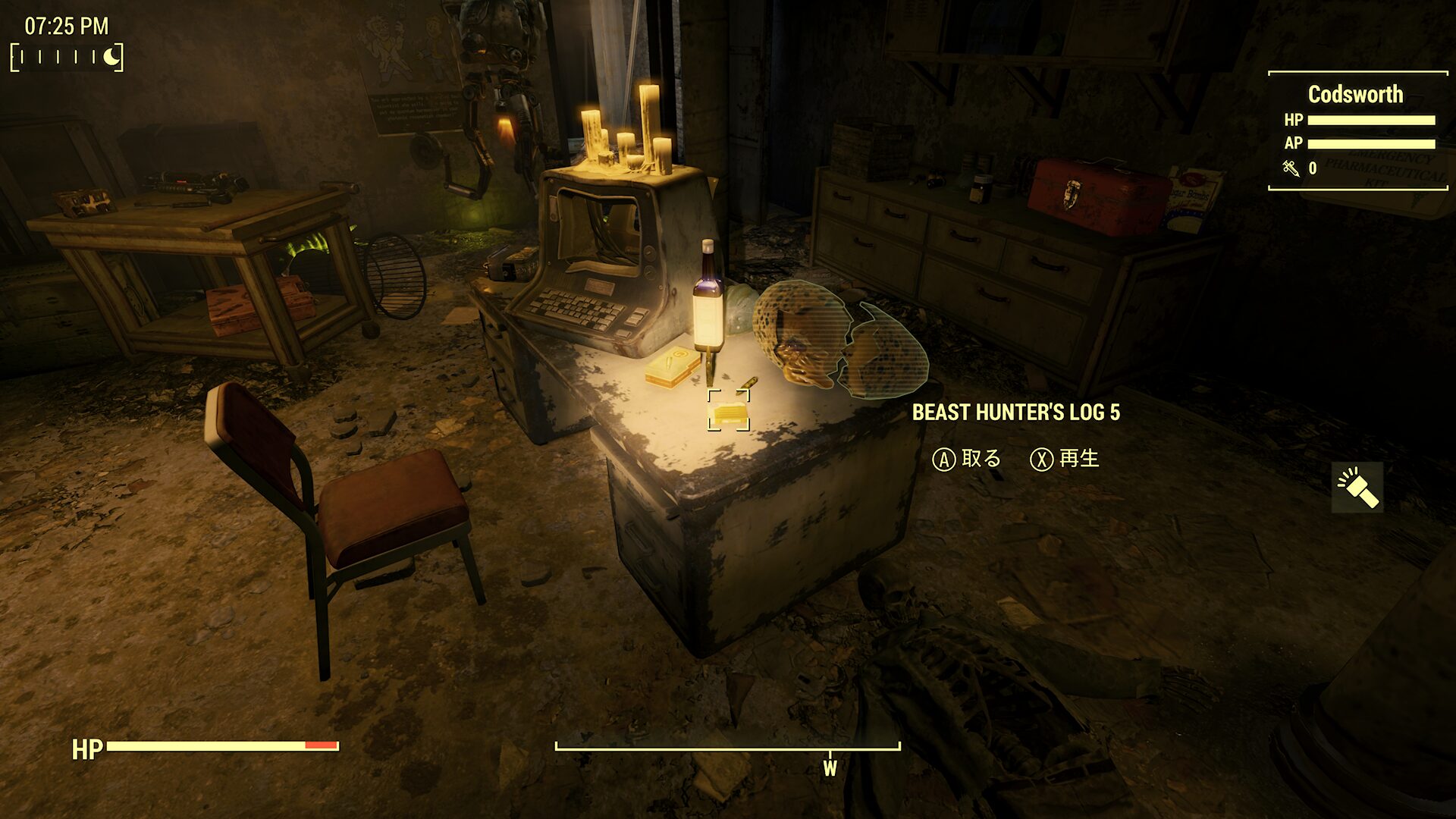Click the day-night clock indicator

tap(67, 57)
